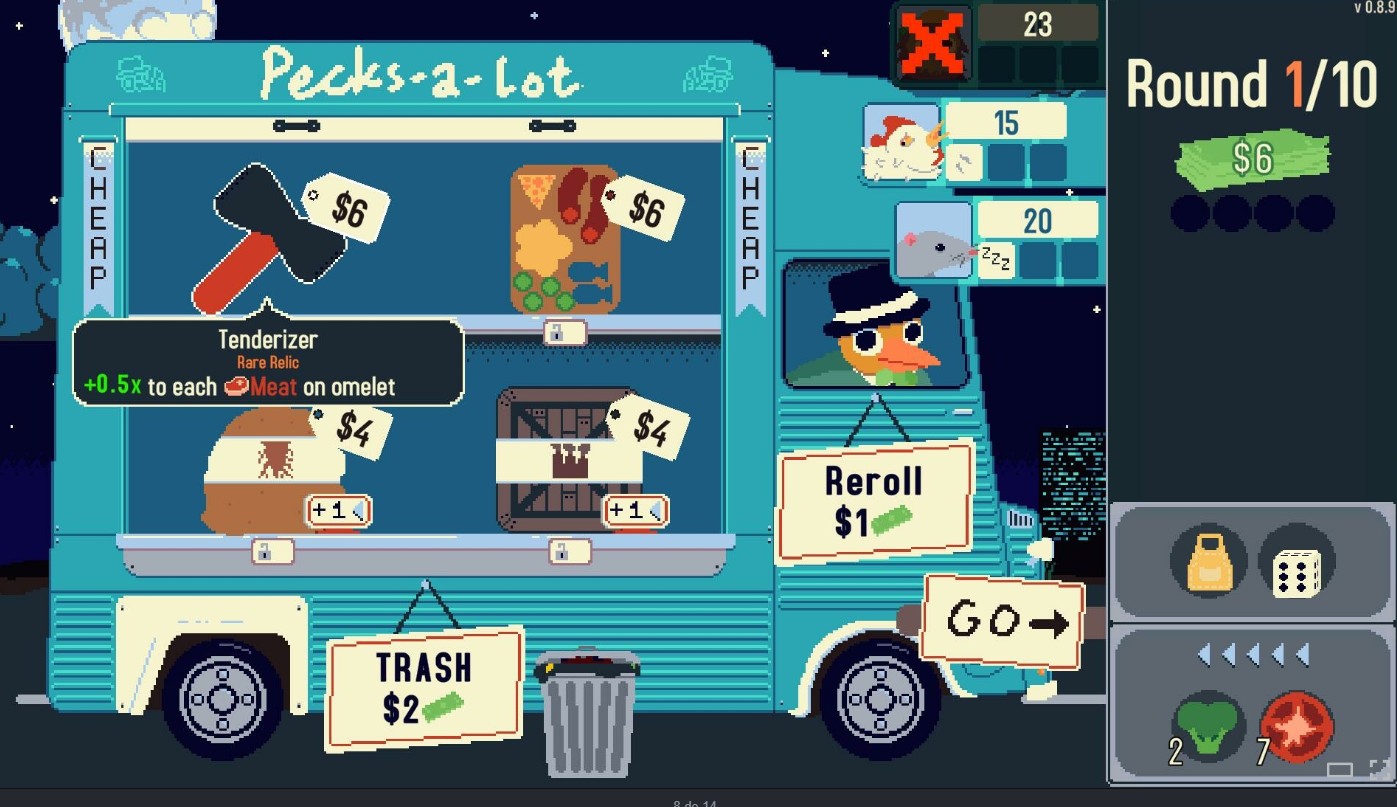This screenshot has width=1397, height=807.
Task: Hit the Go arrow sign
Action: (x=1003, y=622)
